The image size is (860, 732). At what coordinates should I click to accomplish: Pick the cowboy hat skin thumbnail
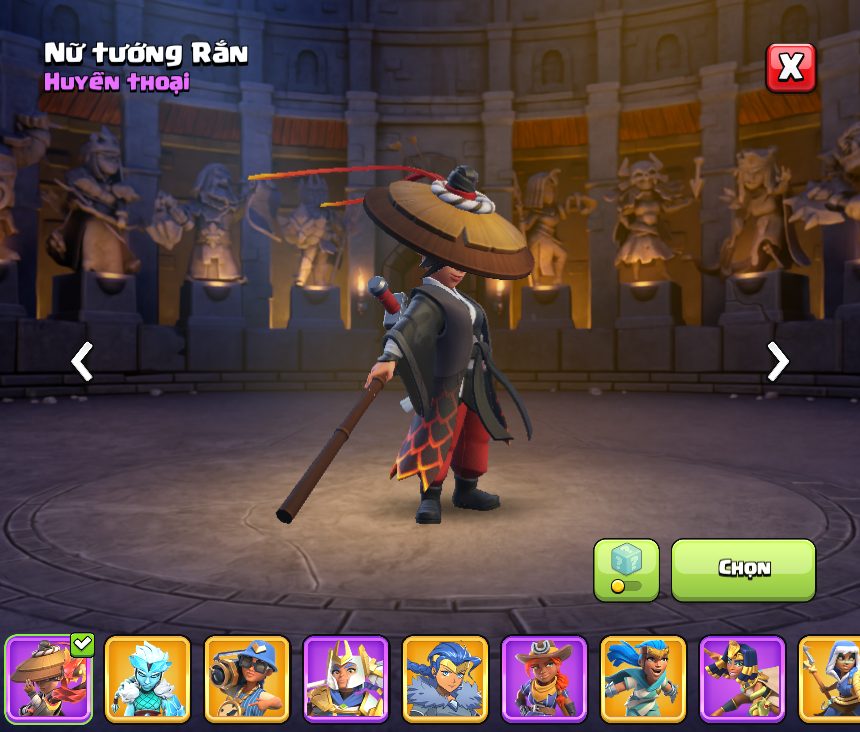click(544, 678)
